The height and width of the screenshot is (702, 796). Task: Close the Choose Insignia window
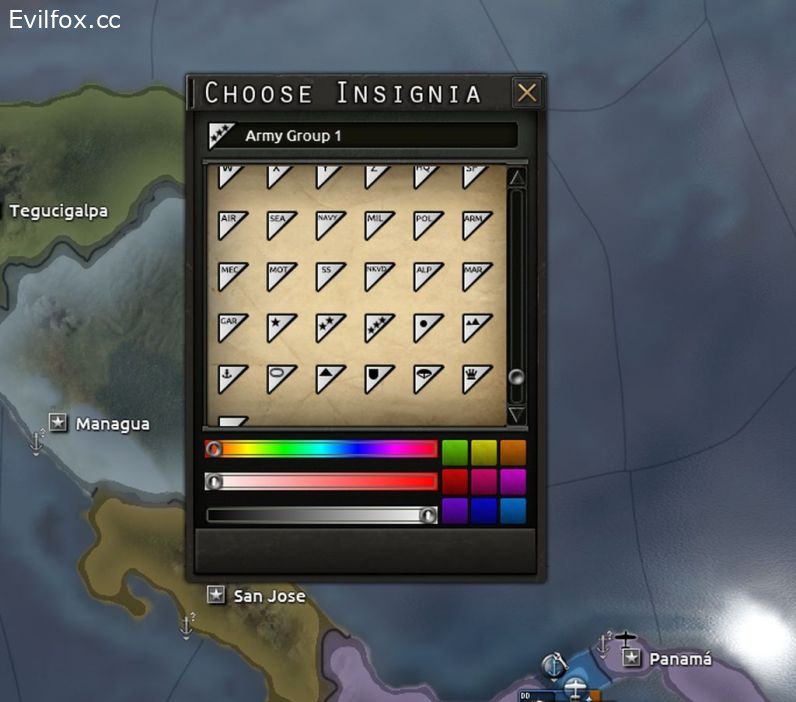[x=526, y=93]
